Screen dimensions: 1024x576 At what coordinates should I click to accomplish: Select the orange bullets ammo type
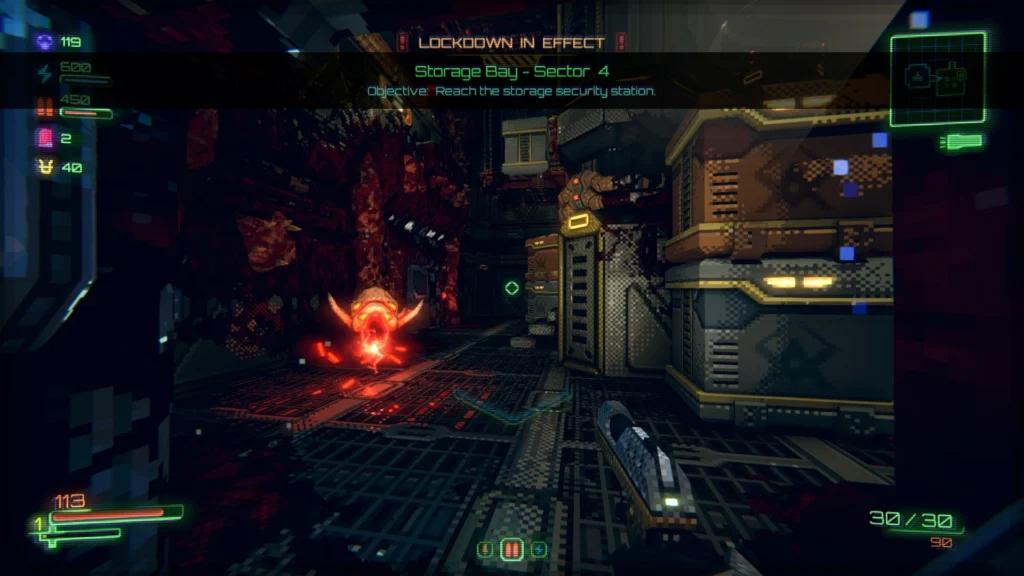coord(511,549)
